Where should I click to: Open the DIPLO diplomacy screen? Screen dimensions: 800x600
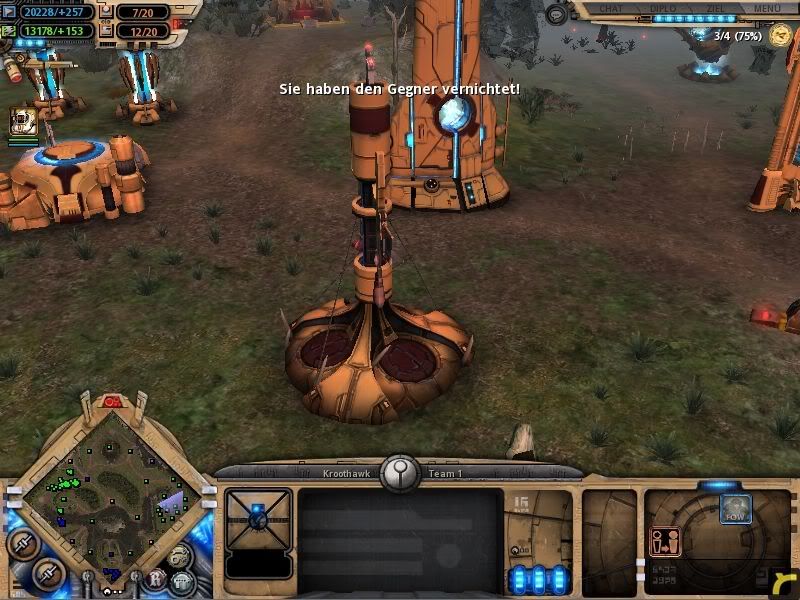pyautogui.click(x=664, y=8)
